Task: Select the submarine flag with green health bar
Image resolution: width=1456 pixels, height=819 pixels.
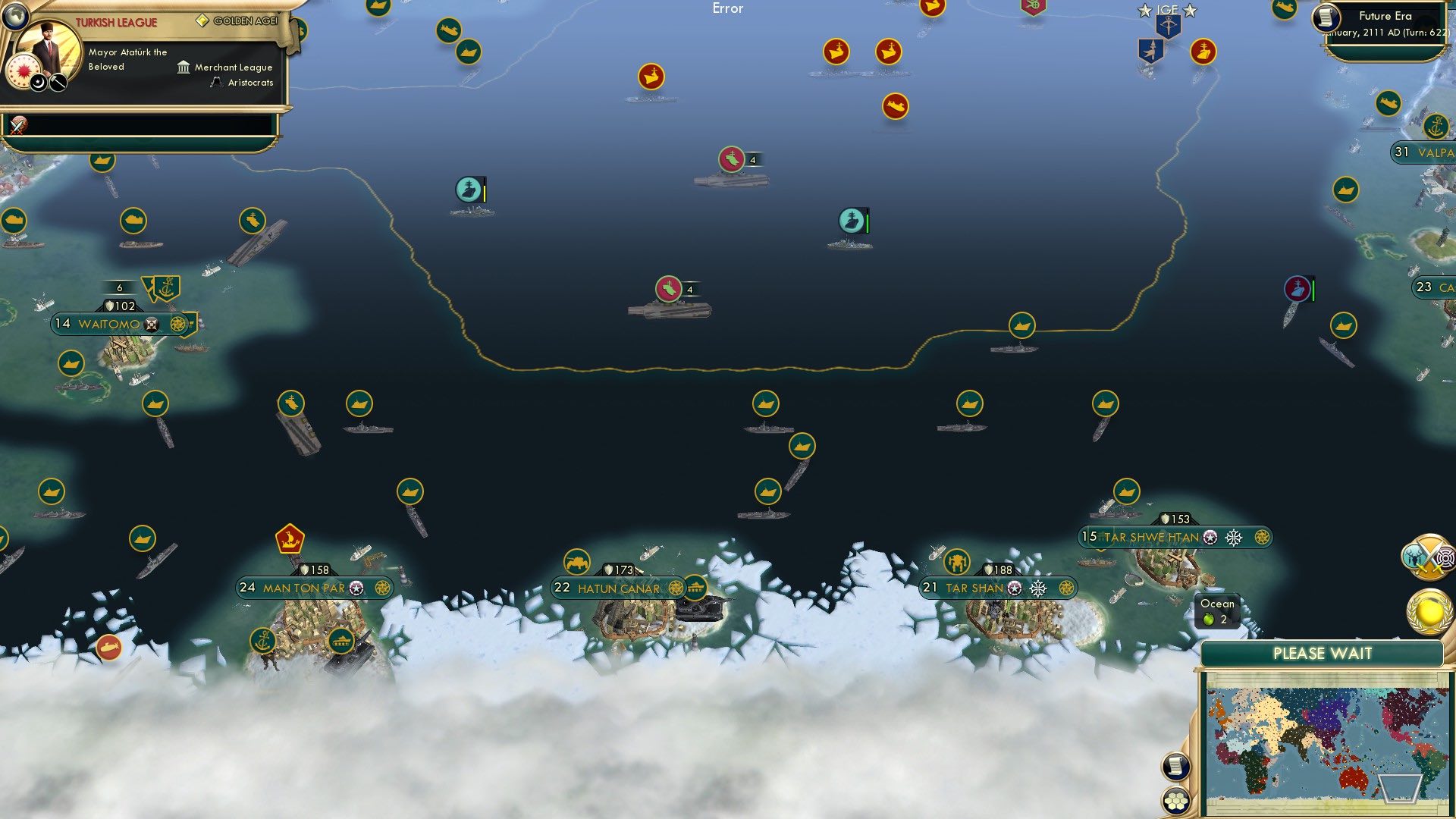Action: [x=851, y=221]
